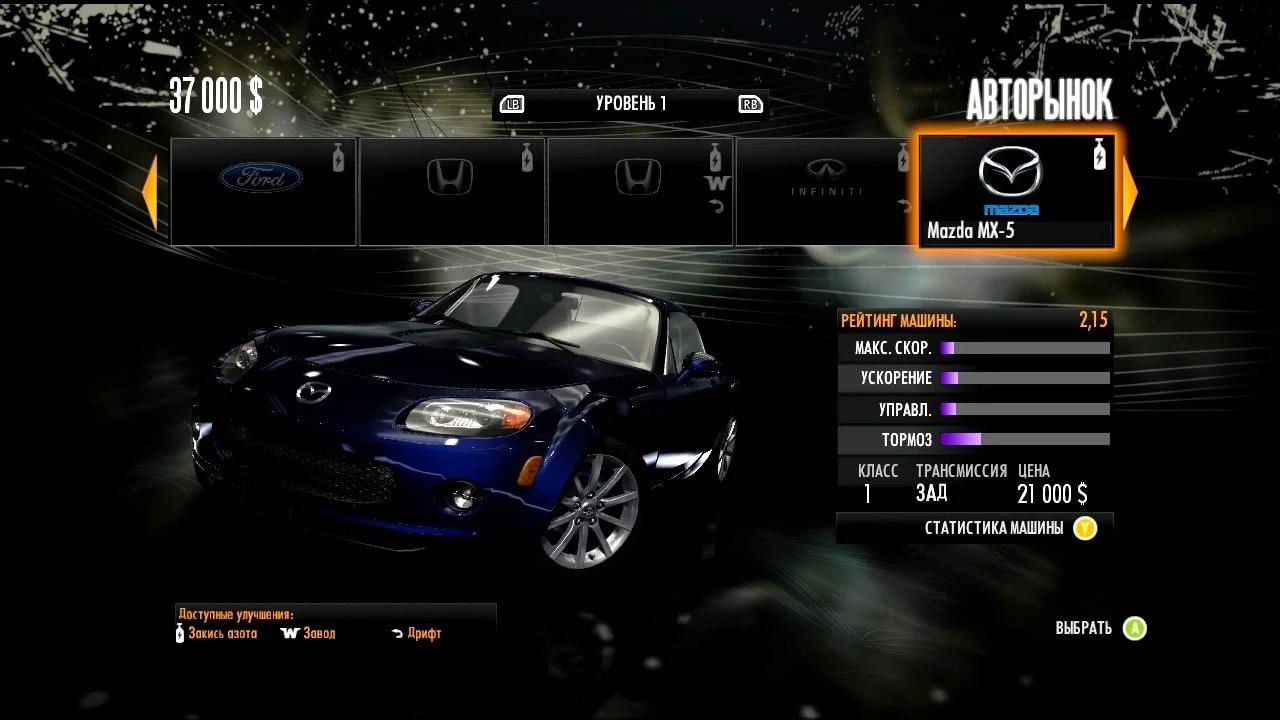1280x720 pixels.
Task: Show previous cars with the left orange arrow
Action: click(150, 192)
